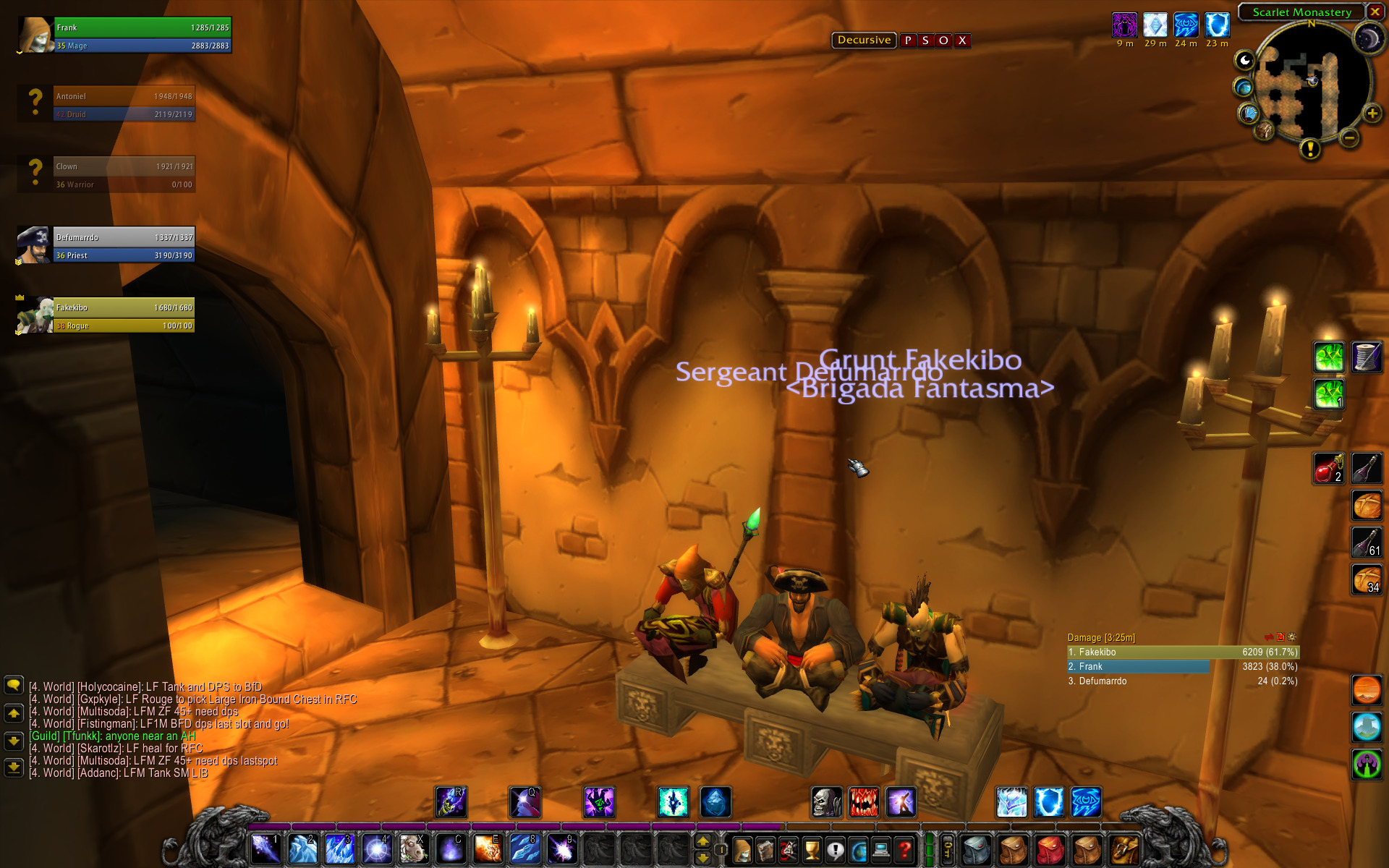This screenshot has width=1389, height=868.
Task: Open the red question mark help button
Action: [x=904, y=849]
